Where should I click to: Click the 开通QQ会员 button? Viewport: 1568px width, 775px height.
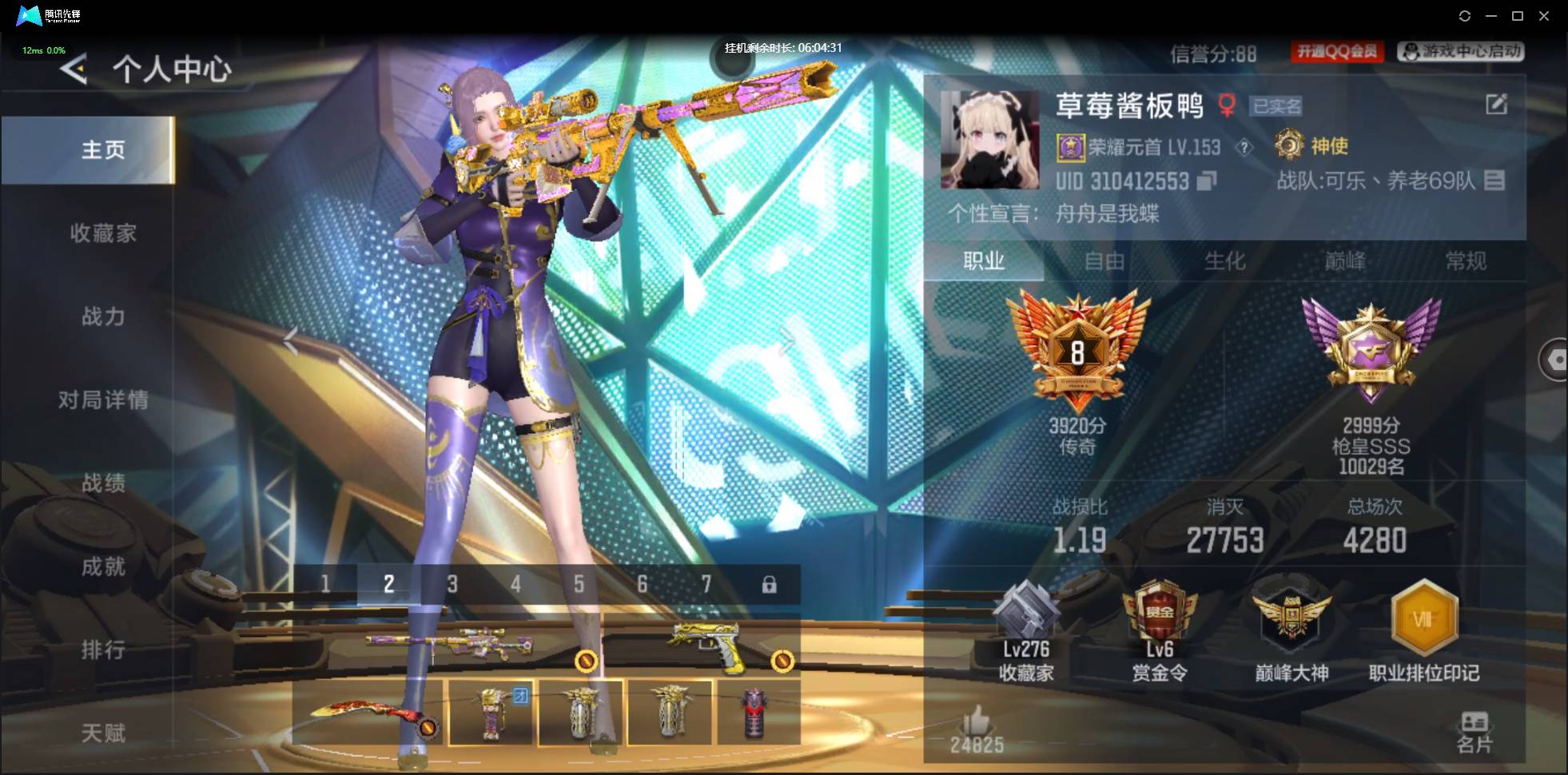(x=1335, y=51)
